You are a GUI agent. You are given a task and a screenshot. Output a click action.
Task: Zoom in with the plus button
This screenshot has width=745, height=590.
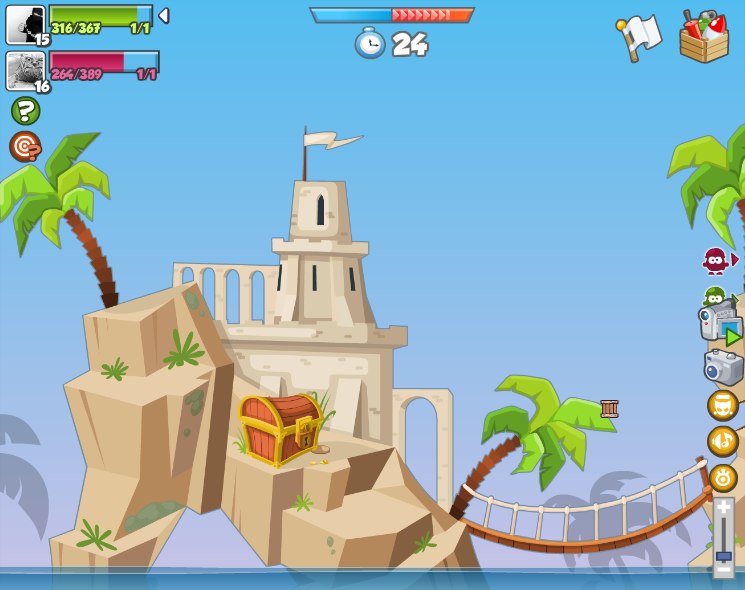click(724, 508)
